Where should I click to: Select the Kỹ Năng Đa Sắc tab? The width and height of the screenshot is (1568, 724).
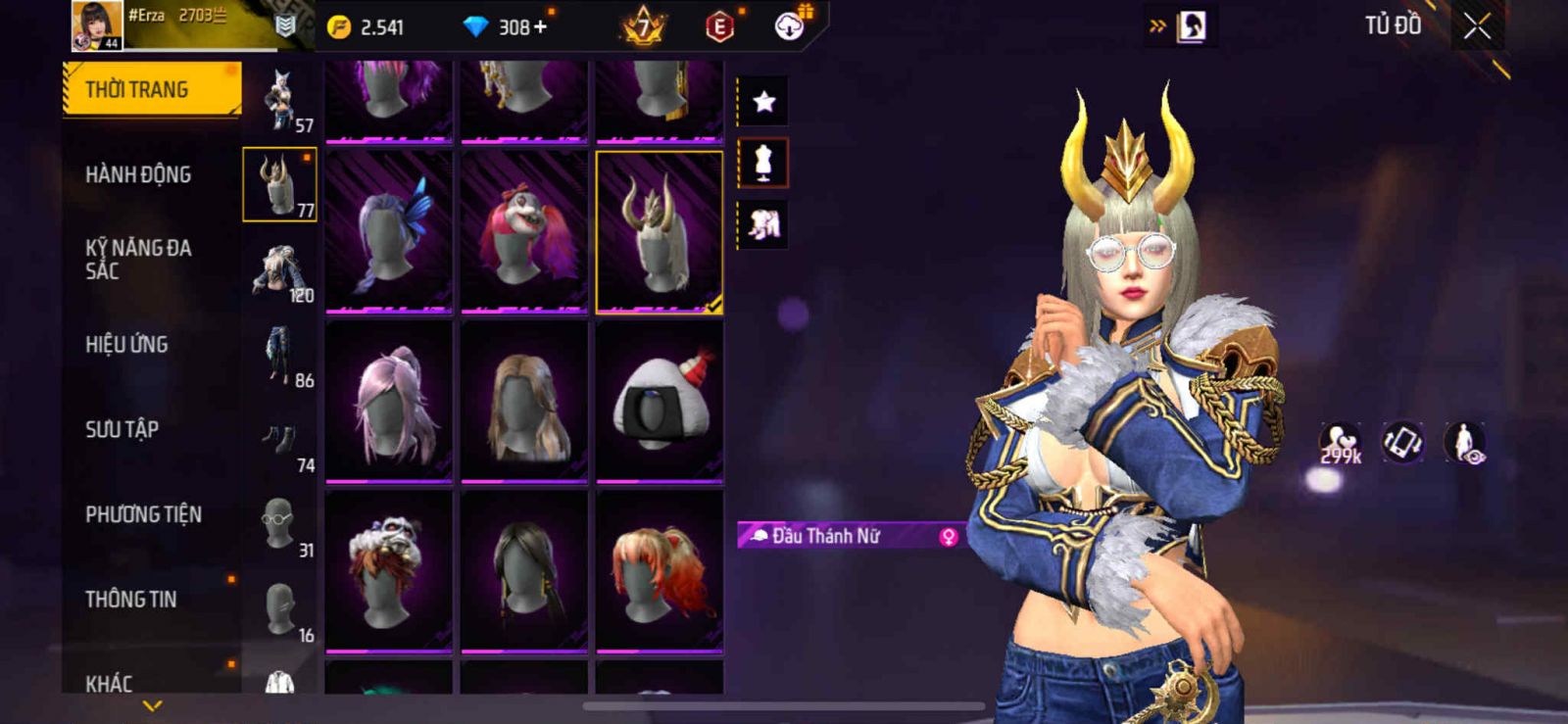point(138,260)
